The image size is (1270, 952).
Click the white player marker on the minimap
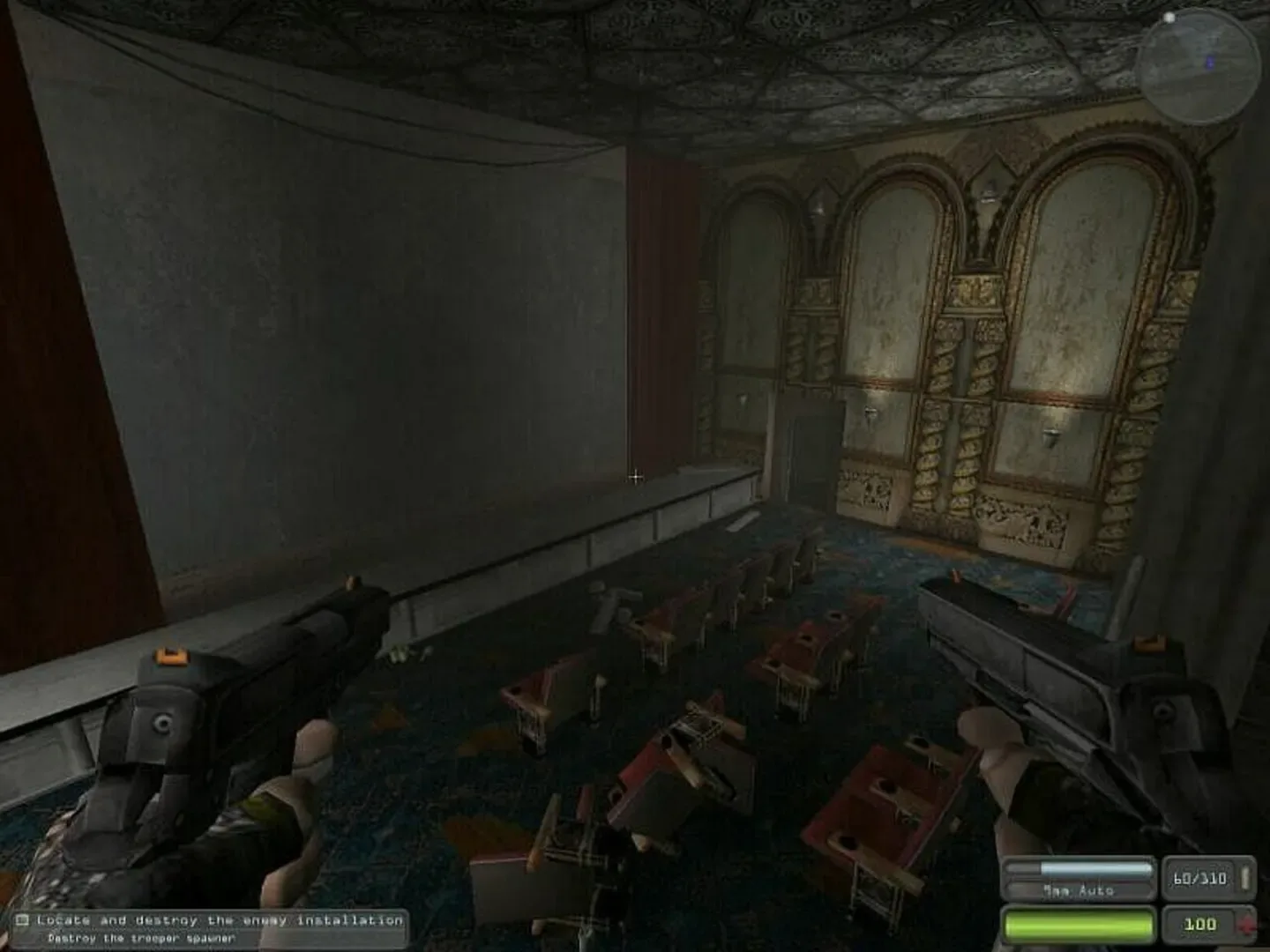coord(1169,18)
